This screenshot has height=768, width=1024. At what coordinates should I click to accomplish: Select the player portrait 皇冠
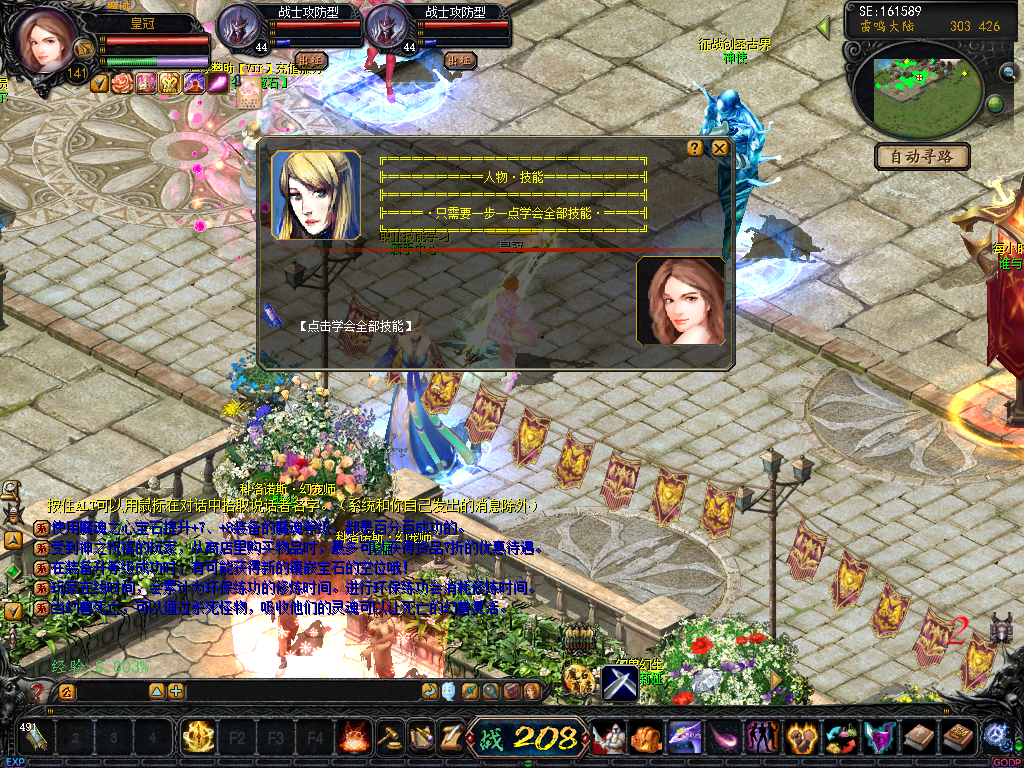(x=43, y=42)
